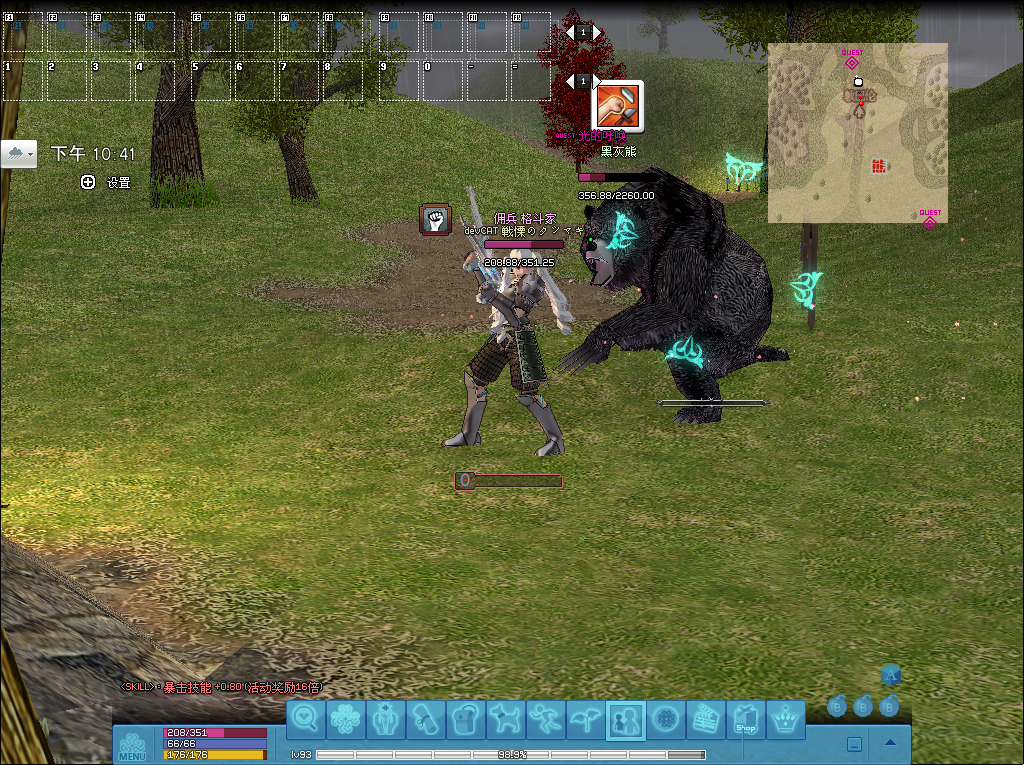Image resolution: width=1024 pixels, height=765 pixels.
Task: Click the 设置 settings plus button
Action: pos(88,182)
